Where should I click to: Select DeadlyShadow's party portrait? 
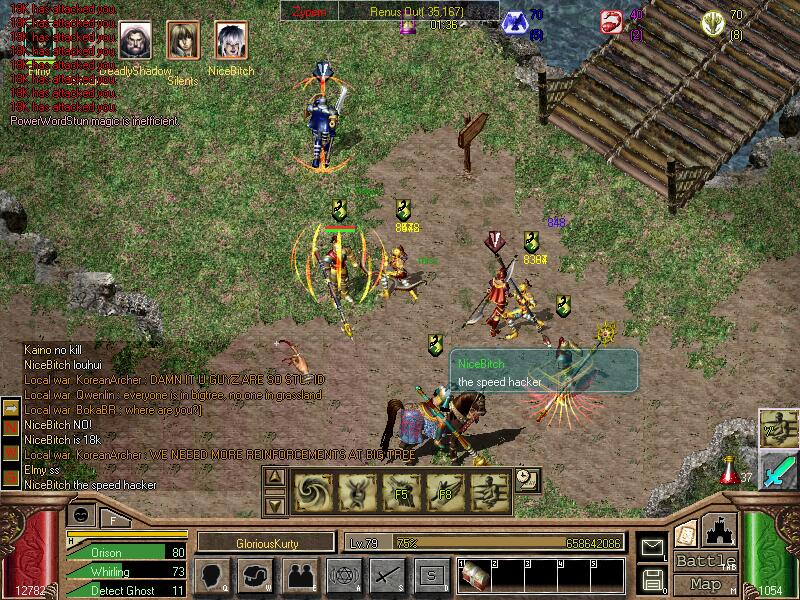pos(136,41)
